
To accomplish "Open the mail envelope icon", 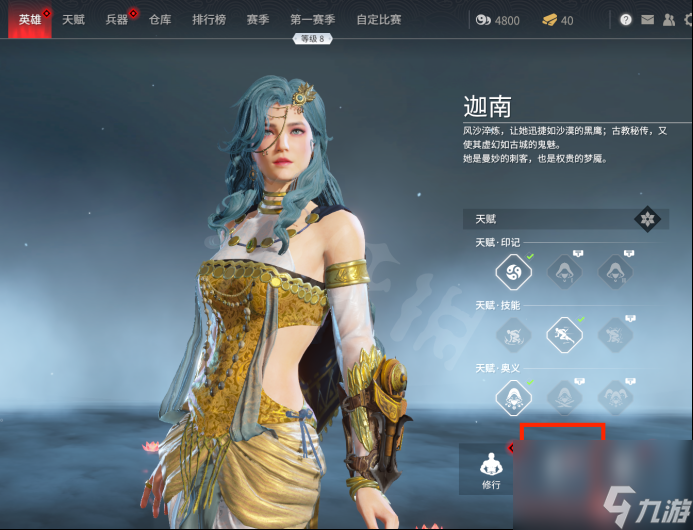I will pyautogui.click(x=646, y=19).
